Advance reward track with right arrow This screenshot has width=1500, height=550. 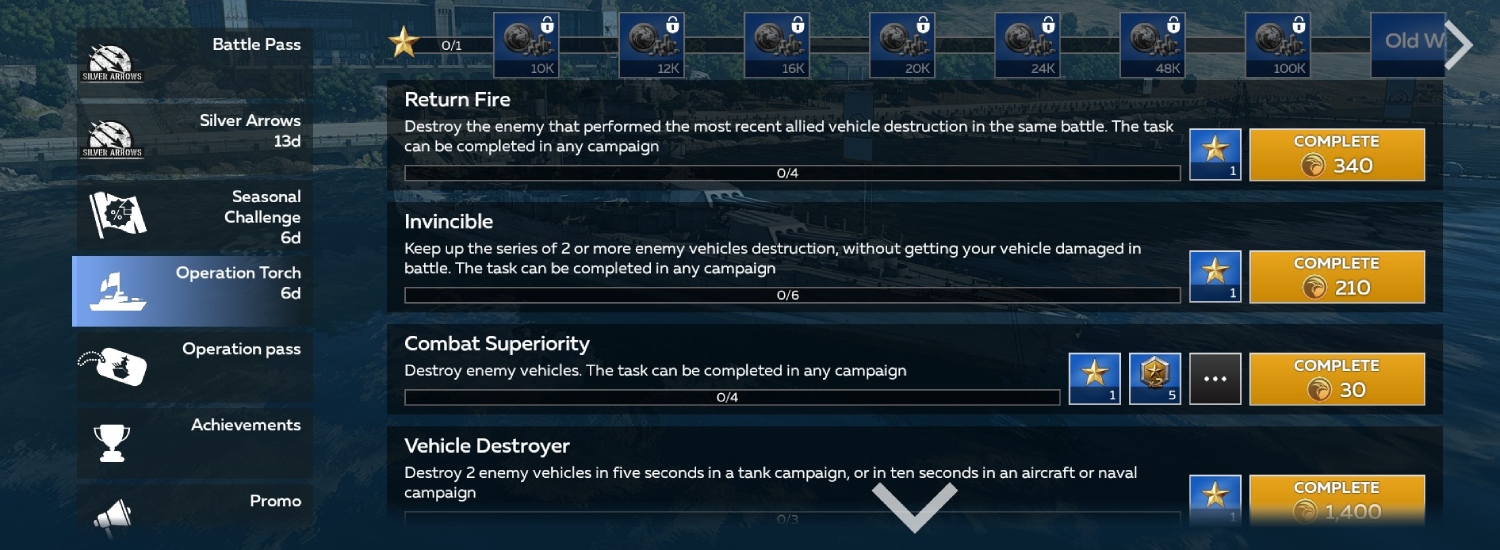click(x=1459, y=45)
